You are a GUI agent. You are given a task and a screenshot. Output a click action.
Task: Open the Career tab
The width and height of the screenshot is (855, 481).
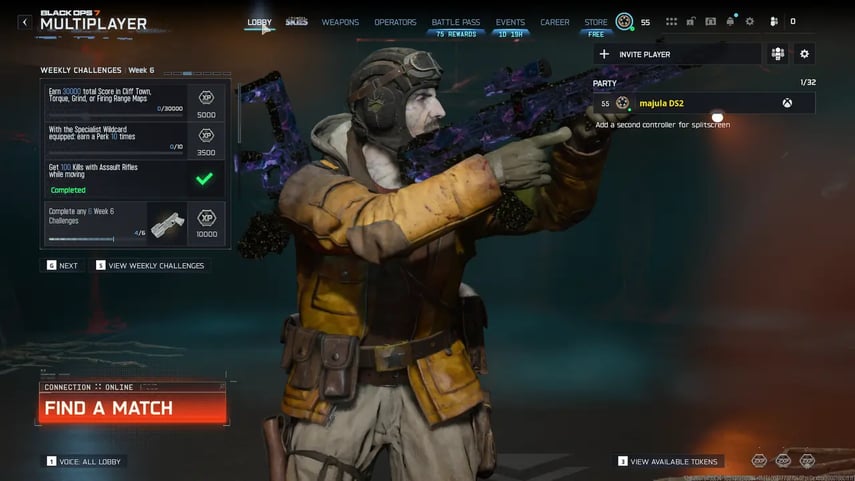pos(554,22)
